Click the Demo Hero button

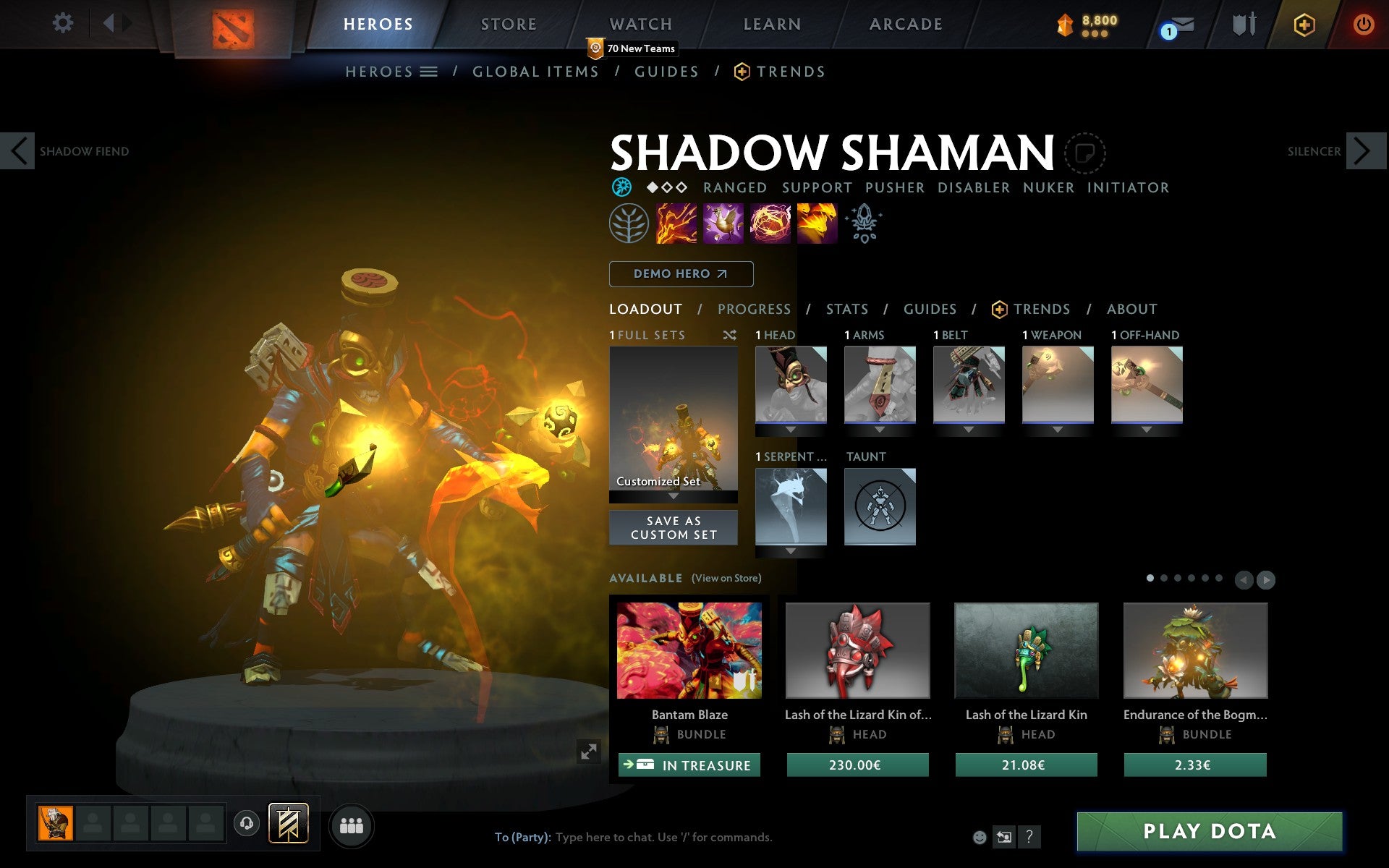pos(681,274)
